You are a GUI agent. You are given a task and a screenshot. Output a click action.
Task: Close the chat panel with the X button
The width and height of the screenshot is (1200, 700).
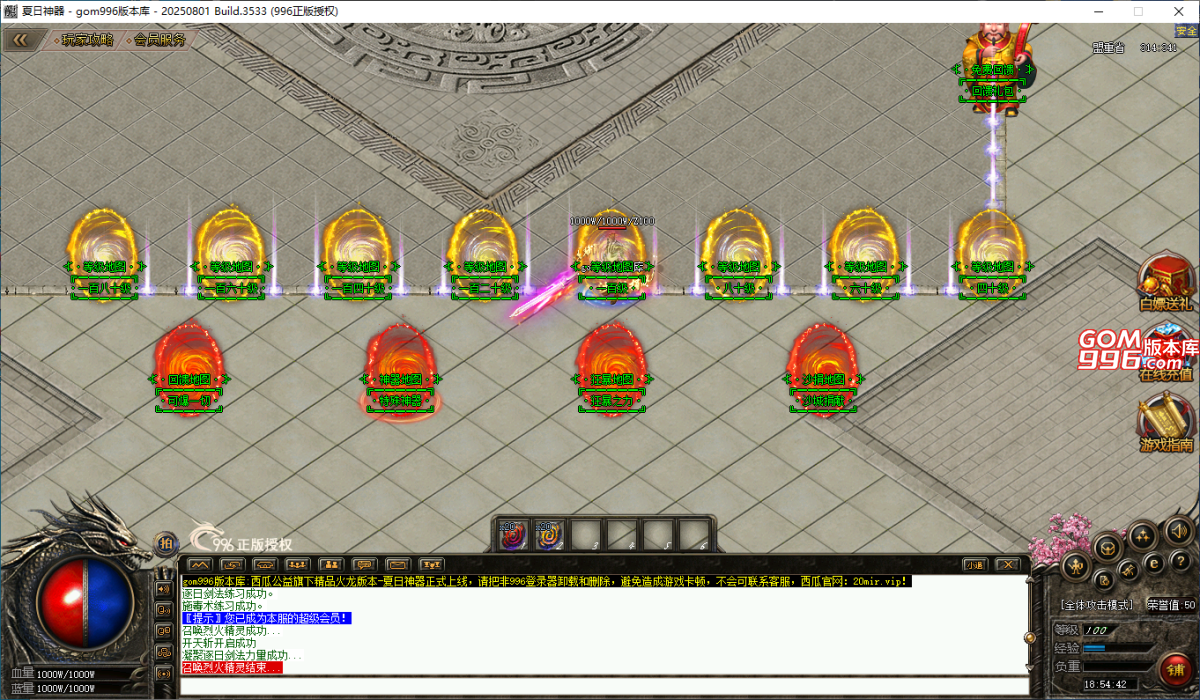[x=1006, y=565]
